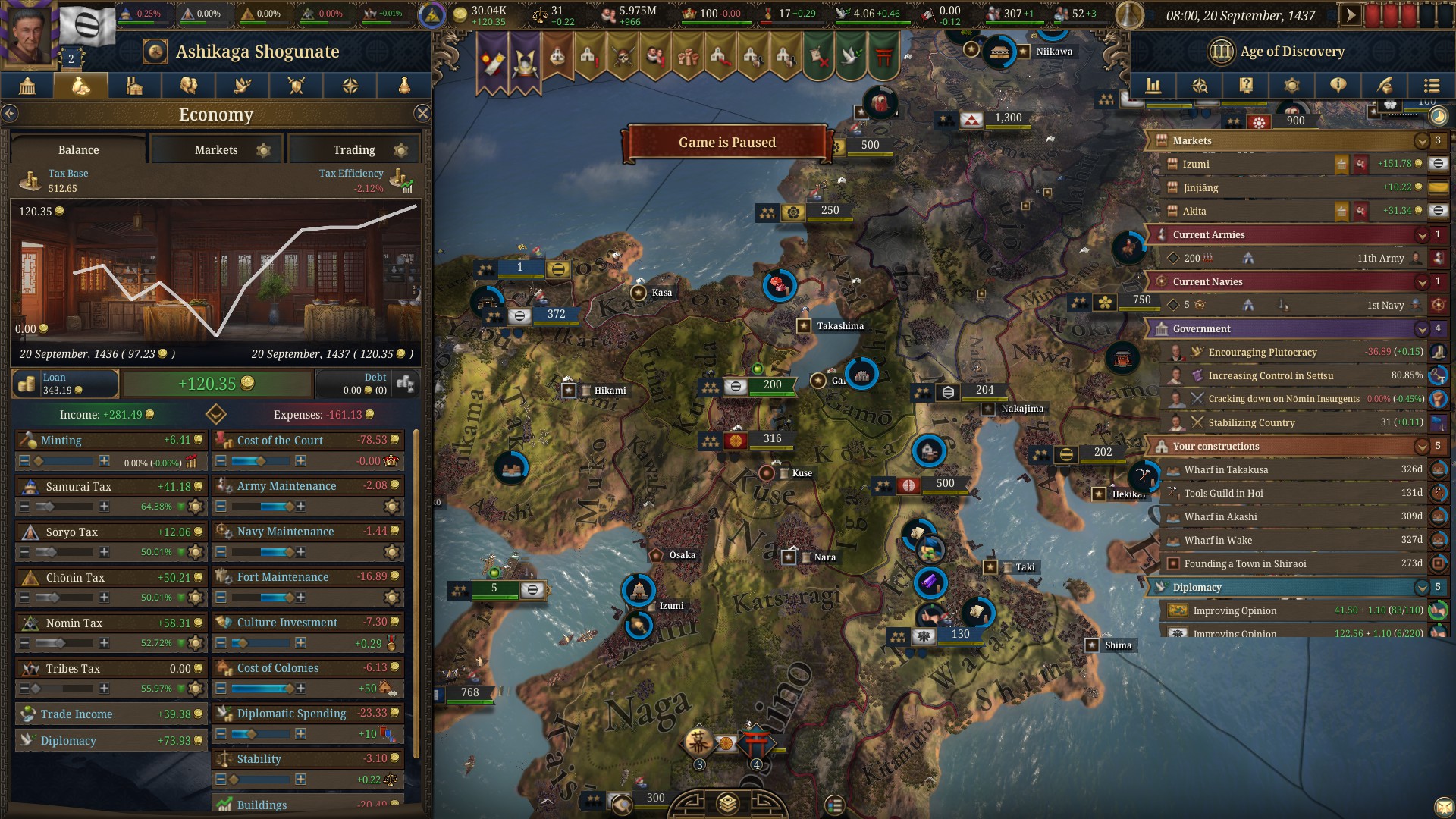The height and width of the screenshot is (819, 1456).
Task: Close the Economy panel
Action: point(422,114)
